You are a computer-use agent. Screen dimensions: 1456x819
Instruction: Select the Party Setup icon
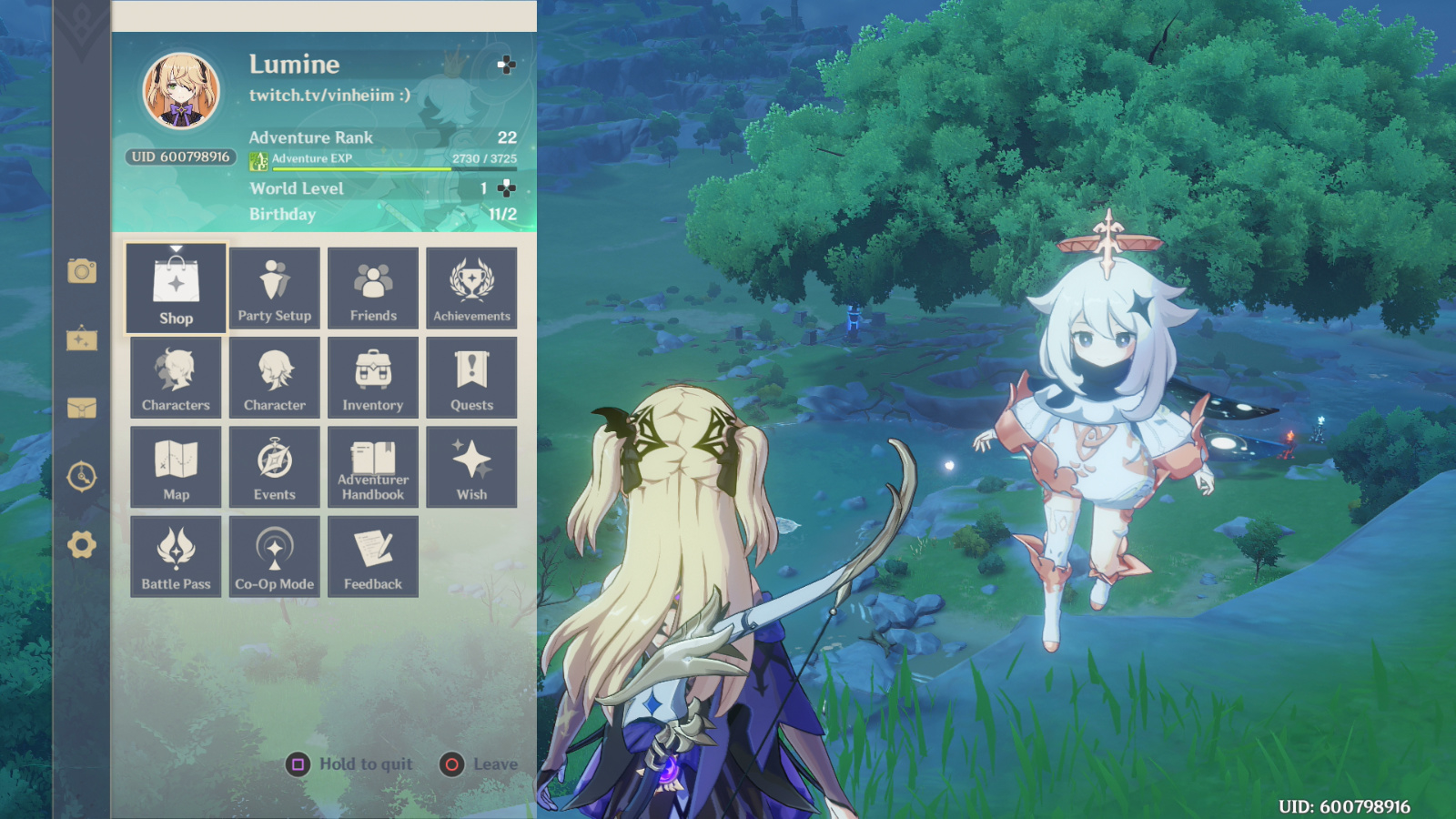275,287
